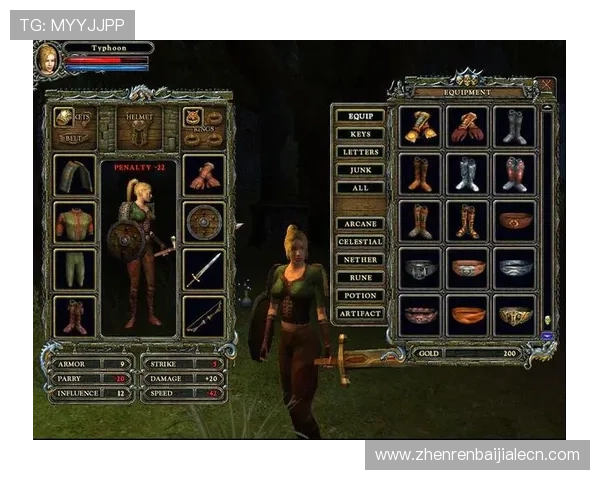Open the Potion category
The image size is (600, 480).
360,296
